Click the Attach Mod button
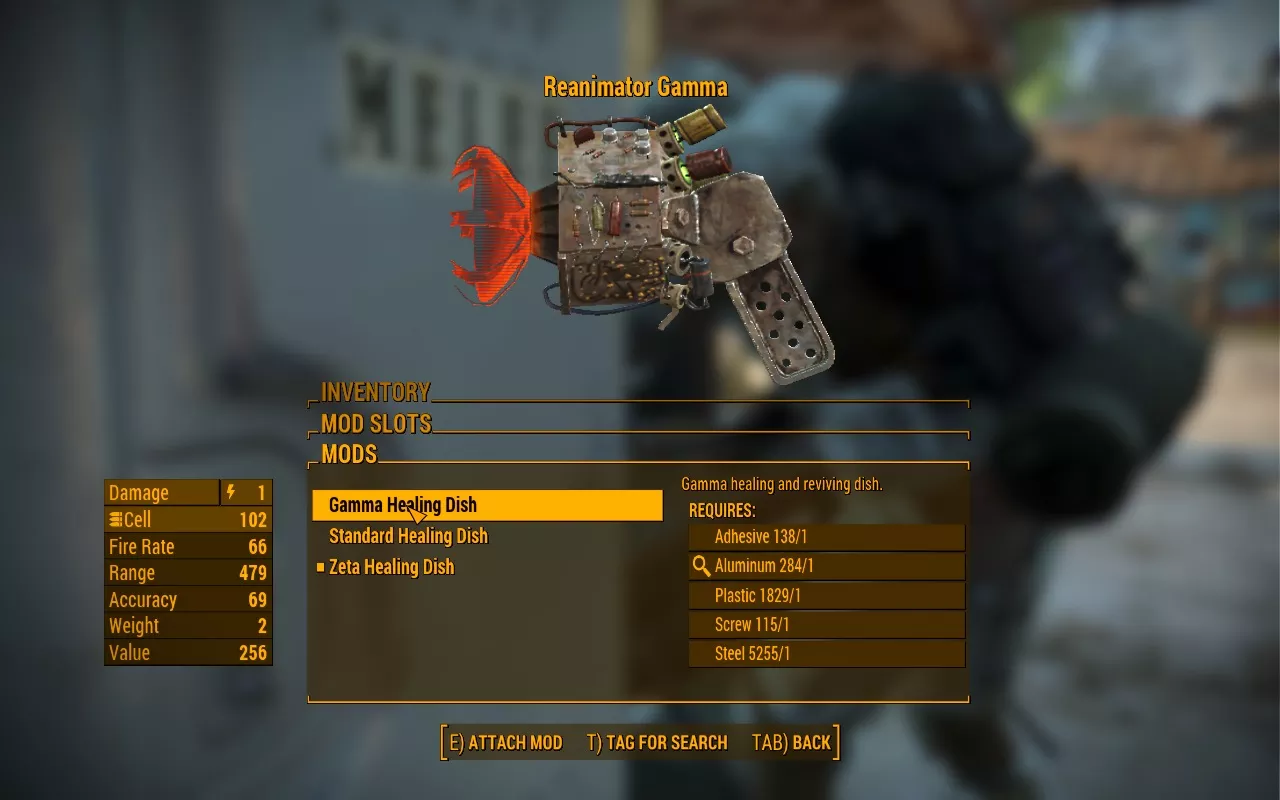 coord(506,742)
